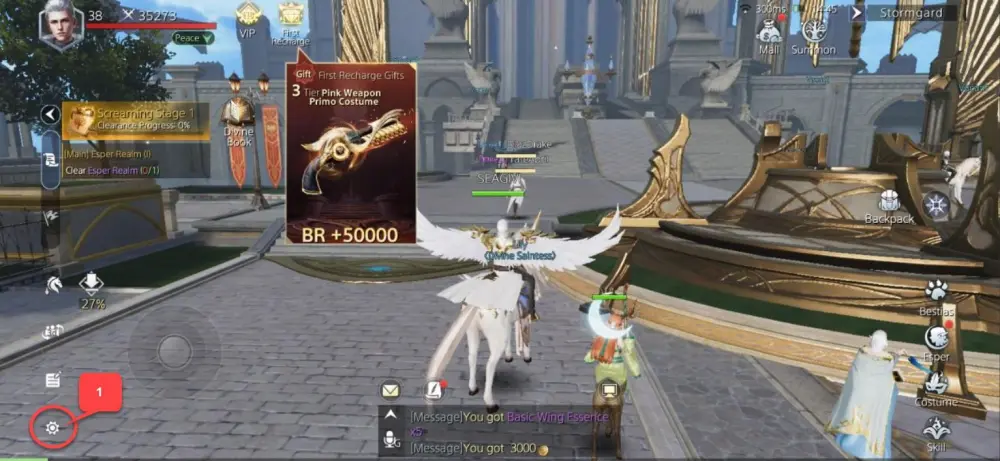The width and height of the screenshot is (1000, 461).
Task: Toggle the Peace combat mode
Action: tap(193, 38)
